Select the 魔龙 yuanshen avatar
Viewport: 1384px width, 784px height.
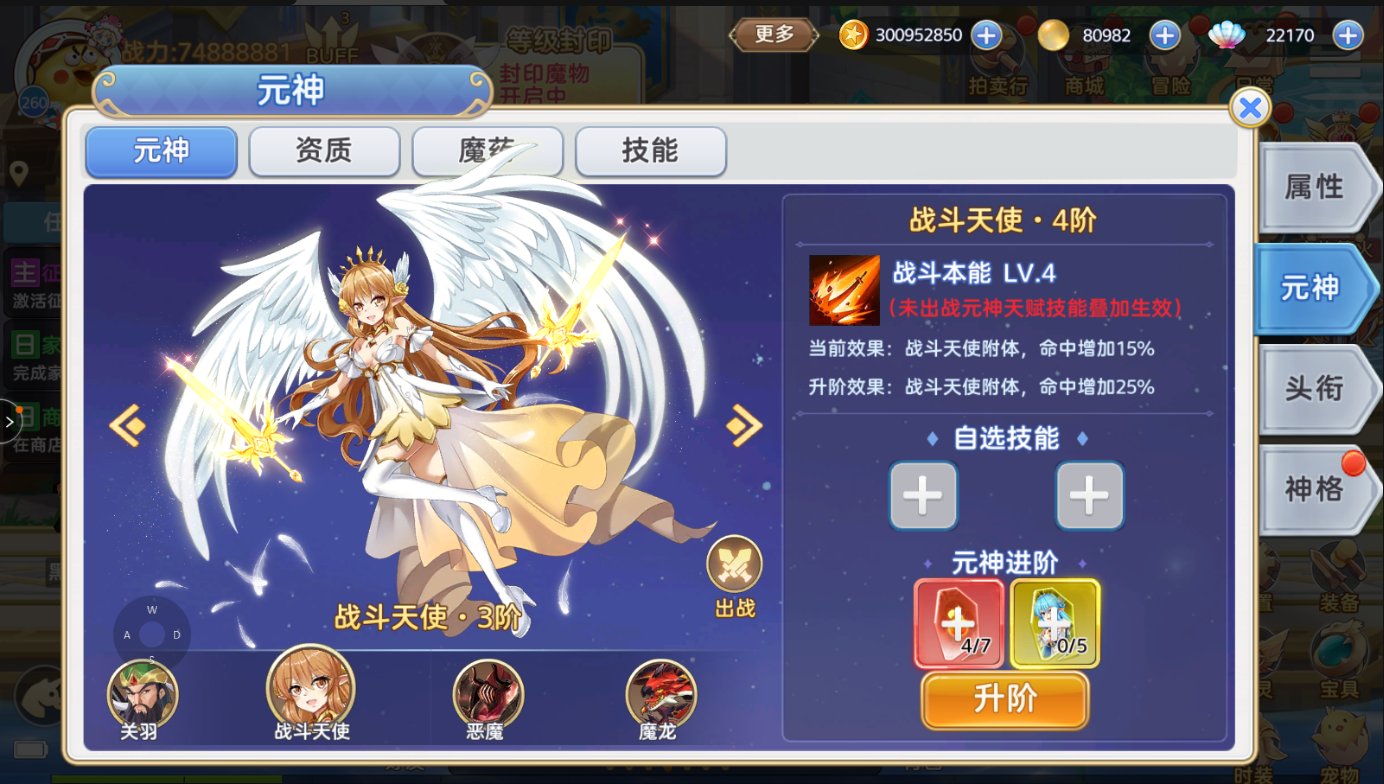(x=661, y=691)
